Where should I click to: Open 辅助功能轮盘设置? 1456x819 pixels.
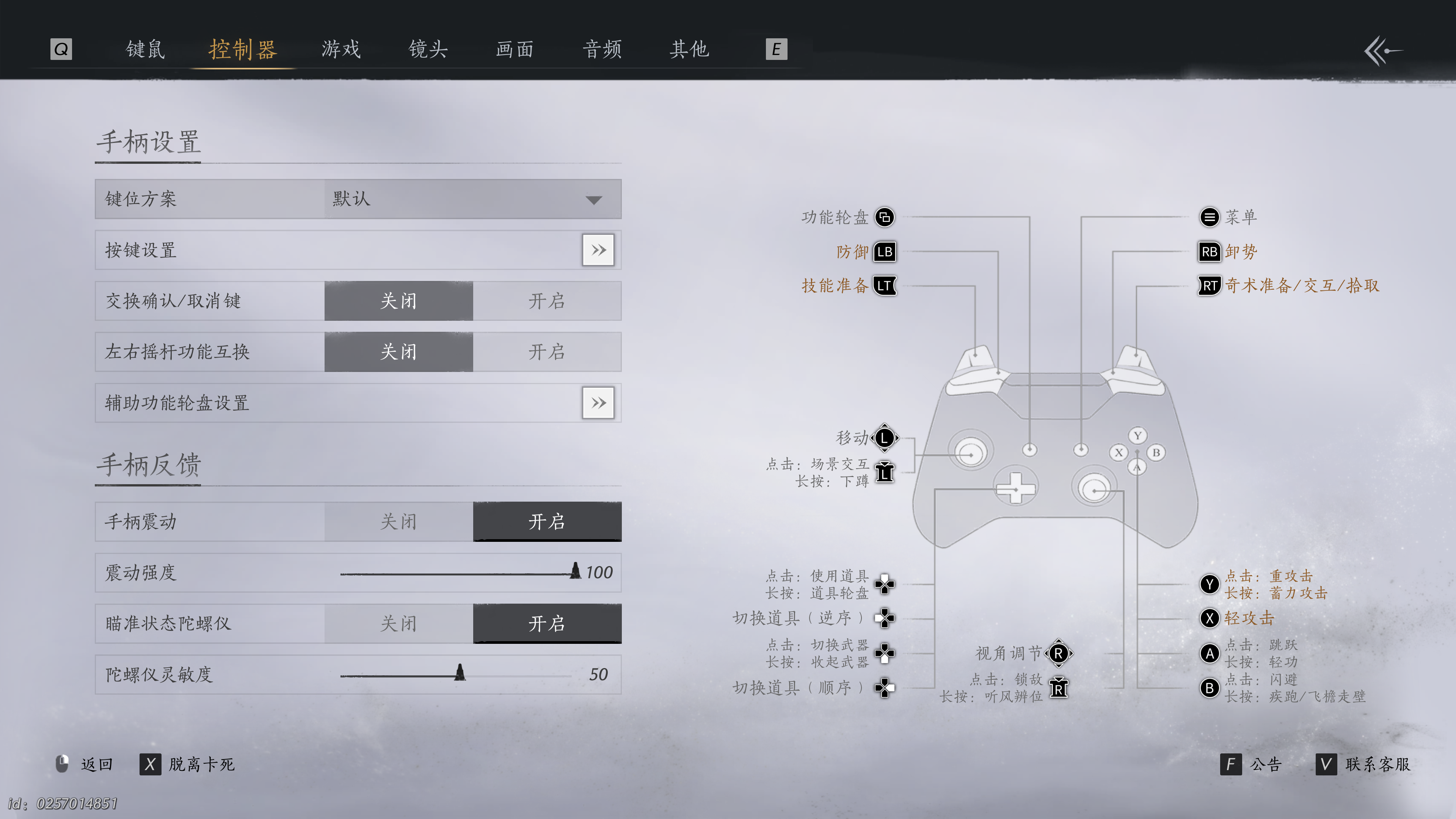pyautogui.click(x=598, y=402)
